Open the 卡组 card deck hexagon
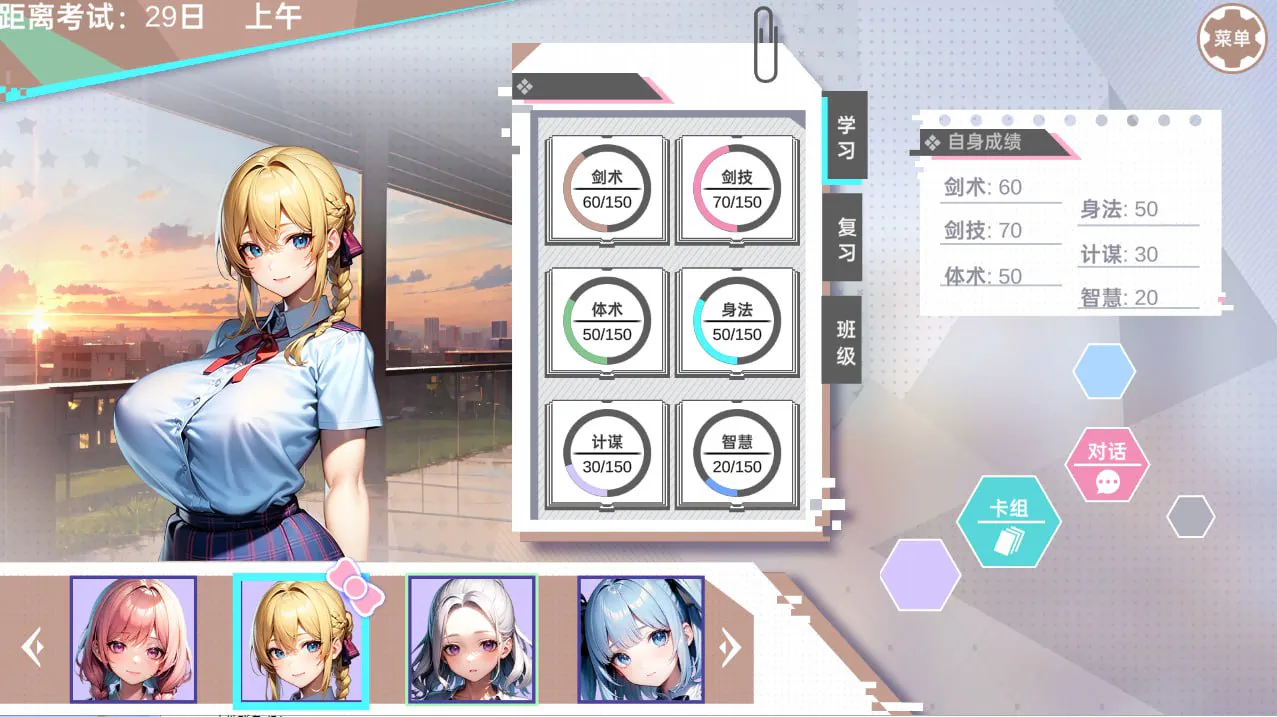The height and width of the screenshot is (717, 1277). pyautogui.click(x=1009, y=521)
